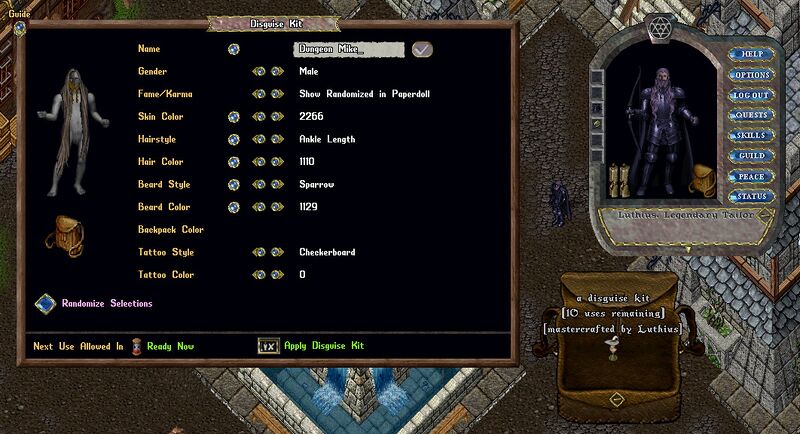Toggle the Peace / war mode button
This screenshot has width=800, height=434.
752,177
